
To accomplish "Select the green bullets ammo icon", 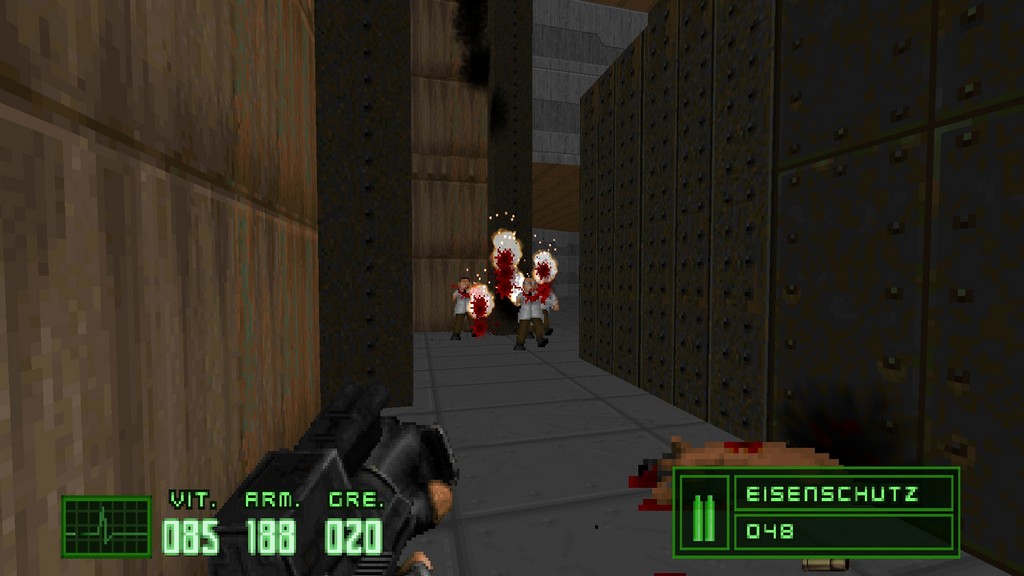I will [x=704, y=513].
